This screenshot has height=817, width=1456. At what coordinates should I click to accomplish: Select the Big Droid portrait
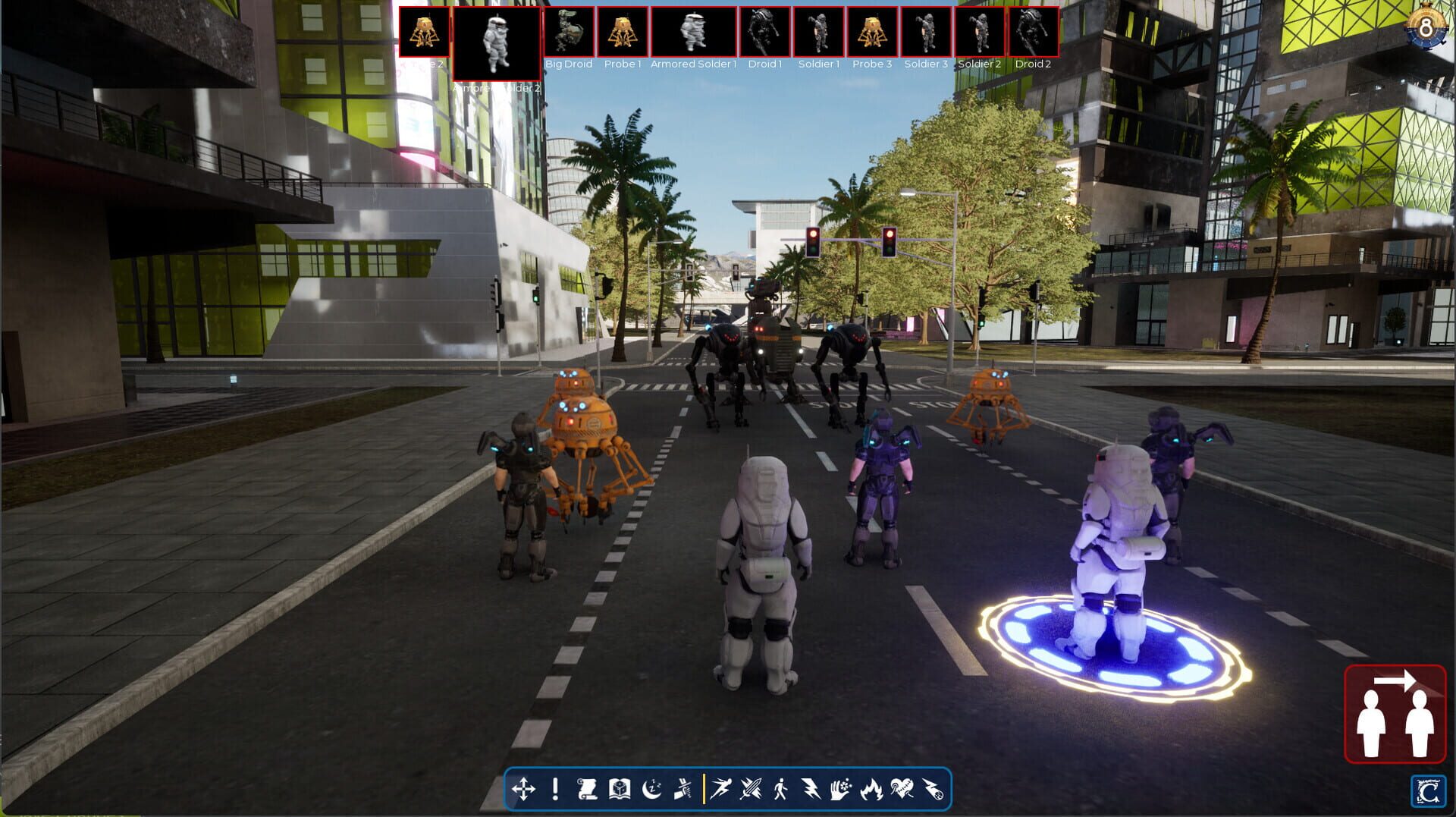click(569, 32)
